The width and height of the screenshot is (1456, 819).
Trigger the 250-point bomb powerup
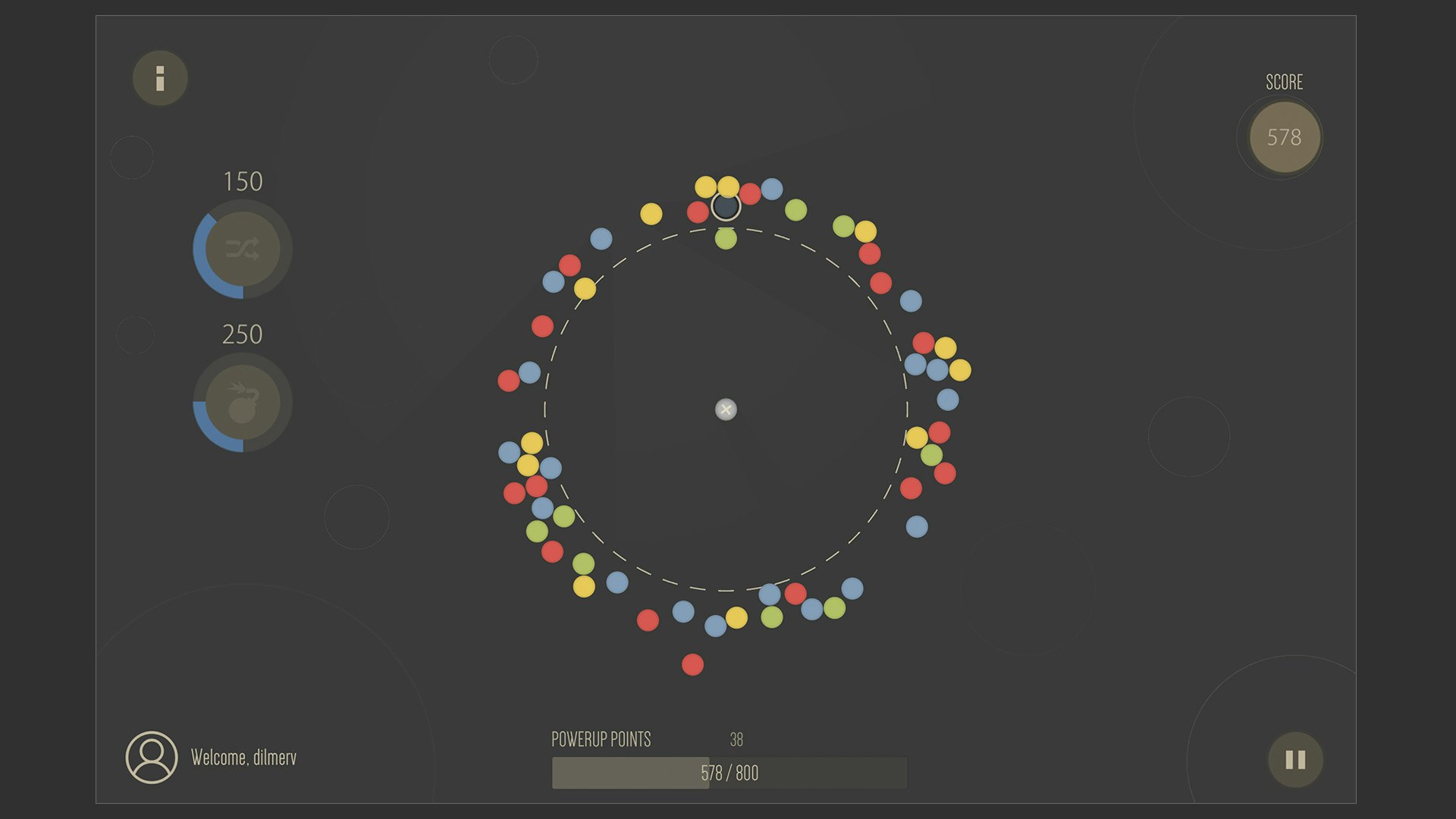(x=241, y=403)
